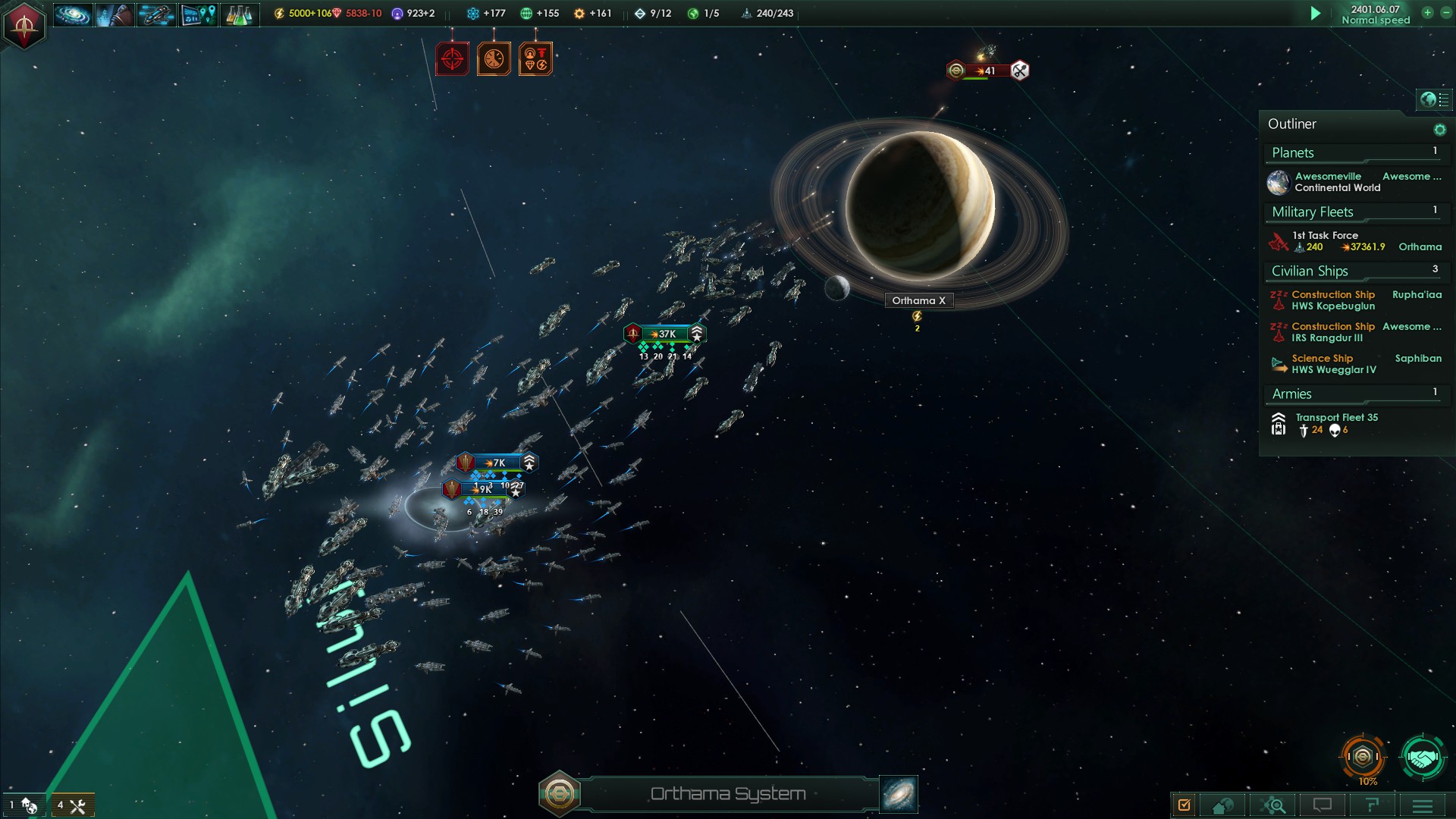The image size is (1456, 819).
Task: Select Construction Ship HWS Kopebuglun
Action: [x=1335, y=300]
